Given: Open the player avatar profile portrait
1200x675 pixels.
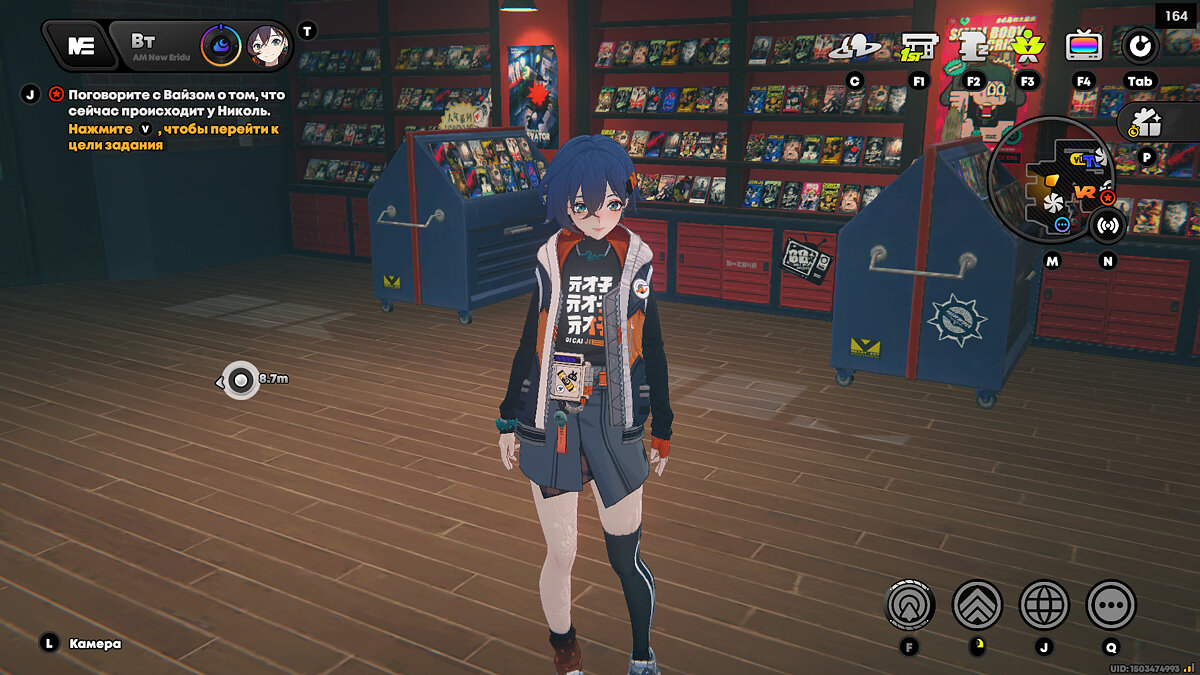Looking at the screenshot, I should pos(267,45).
